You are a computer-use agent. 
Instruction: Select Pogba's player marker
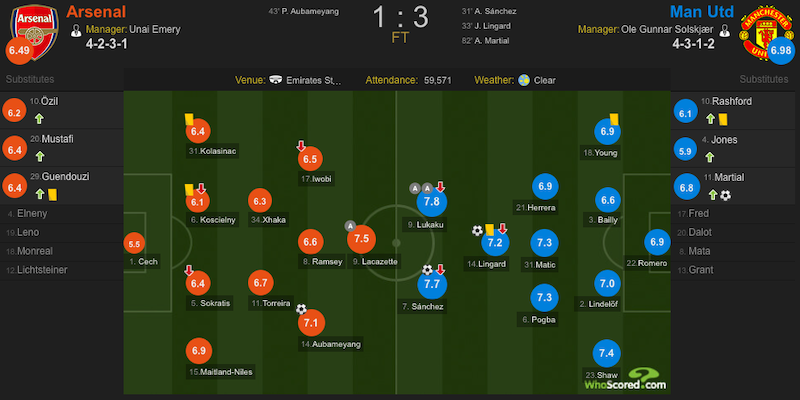(545, 298)
